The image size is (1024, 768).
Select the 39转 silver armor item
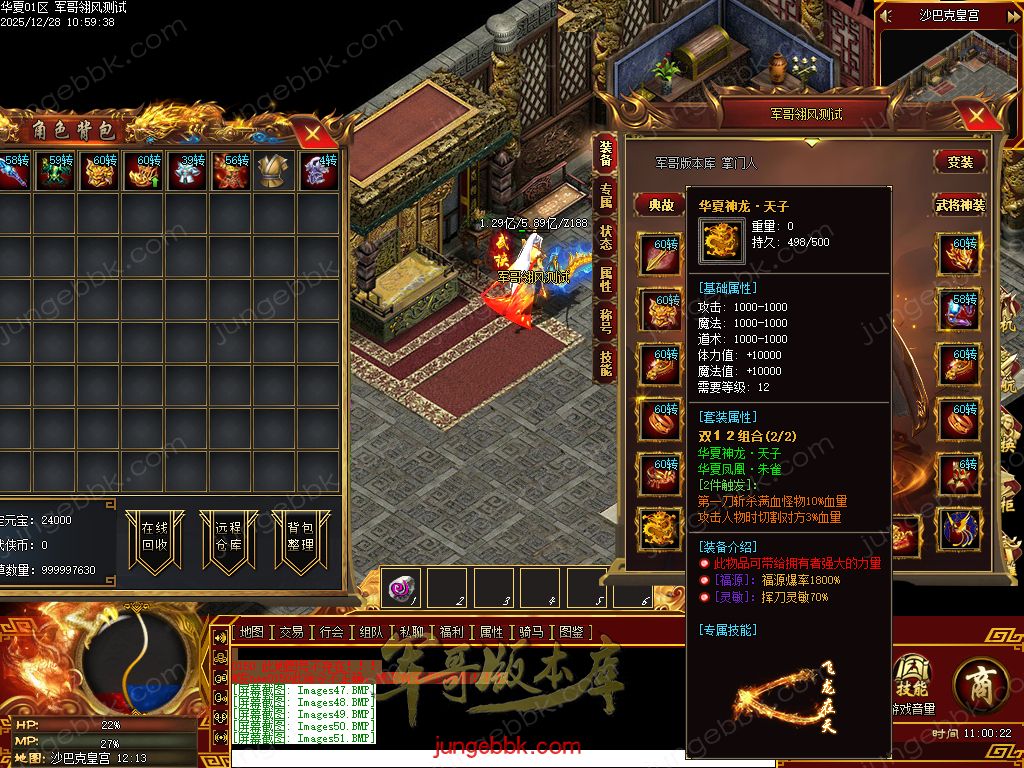184,171
